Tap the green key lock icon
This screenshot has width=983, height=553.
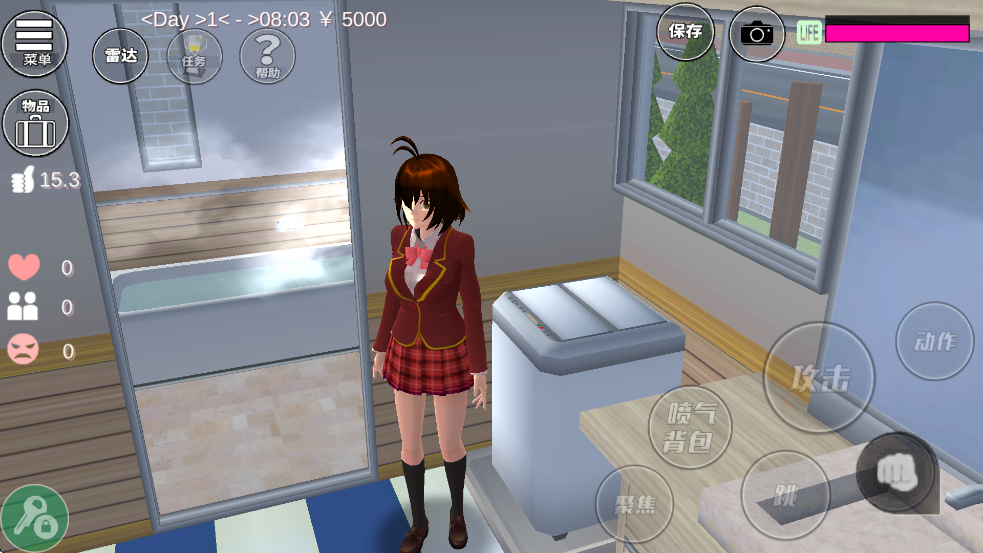[35, 518]
